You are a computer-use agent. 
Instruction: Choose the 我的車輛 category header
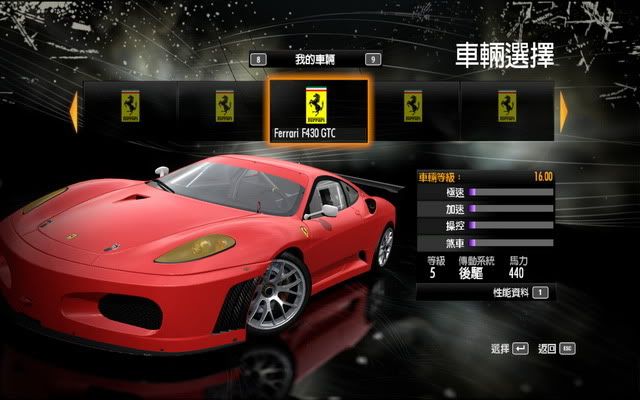314,60
